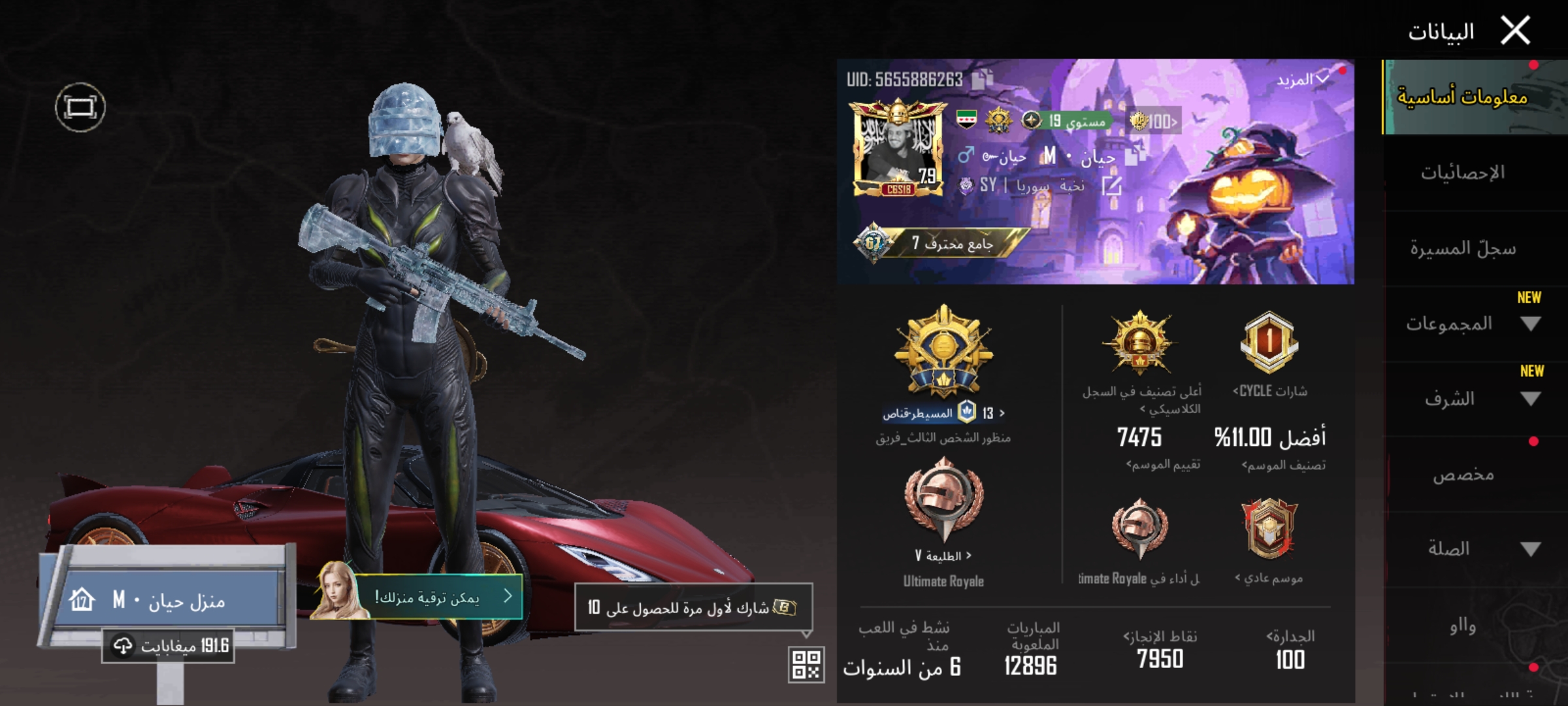Toggle fullscreen character view icon
Image resolution: width=1568 pixels, height=706 pixels.
(x=80, y=107)
